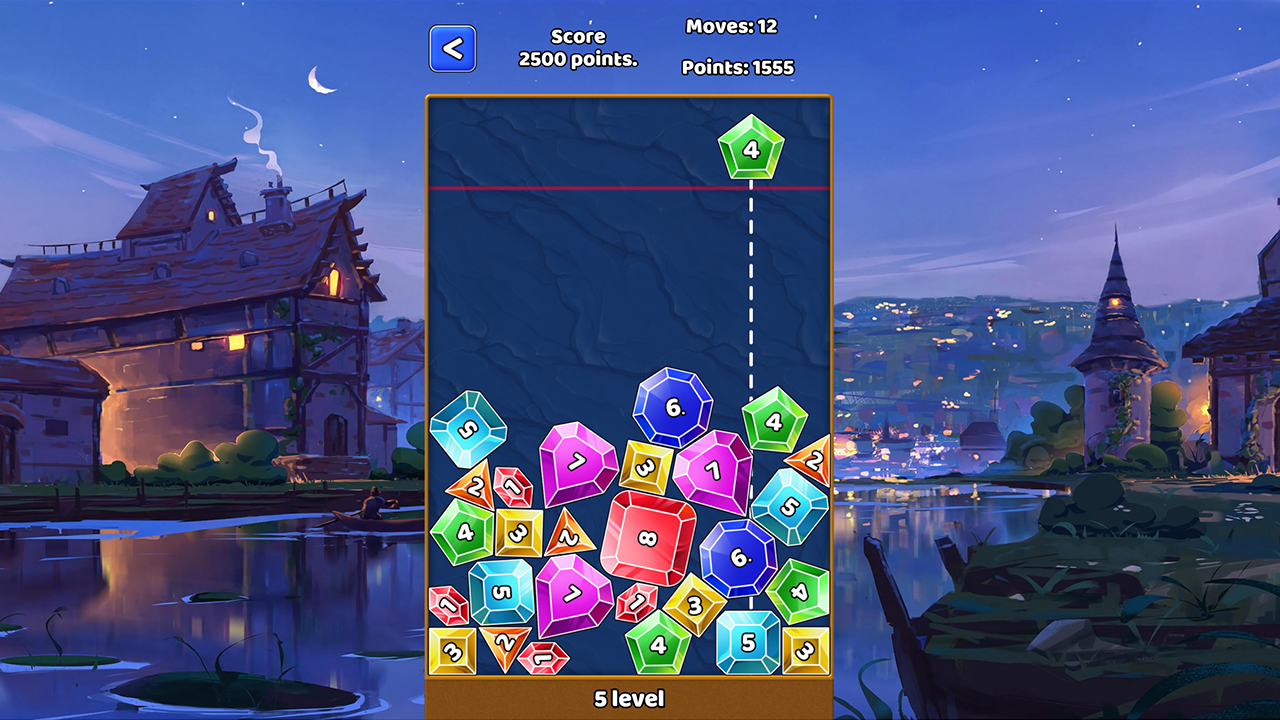Select the yellow square gem numbered 3 near center
The image size is (1280, 720).
click(648, 466)
